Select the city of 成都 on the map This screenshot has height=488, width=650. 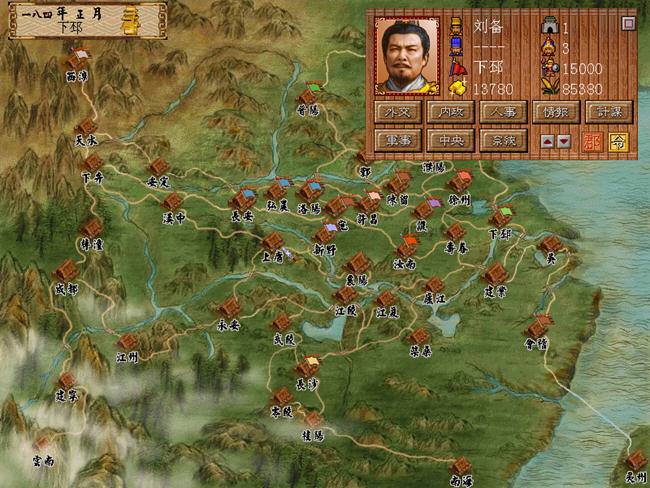[x=66, y=271]
